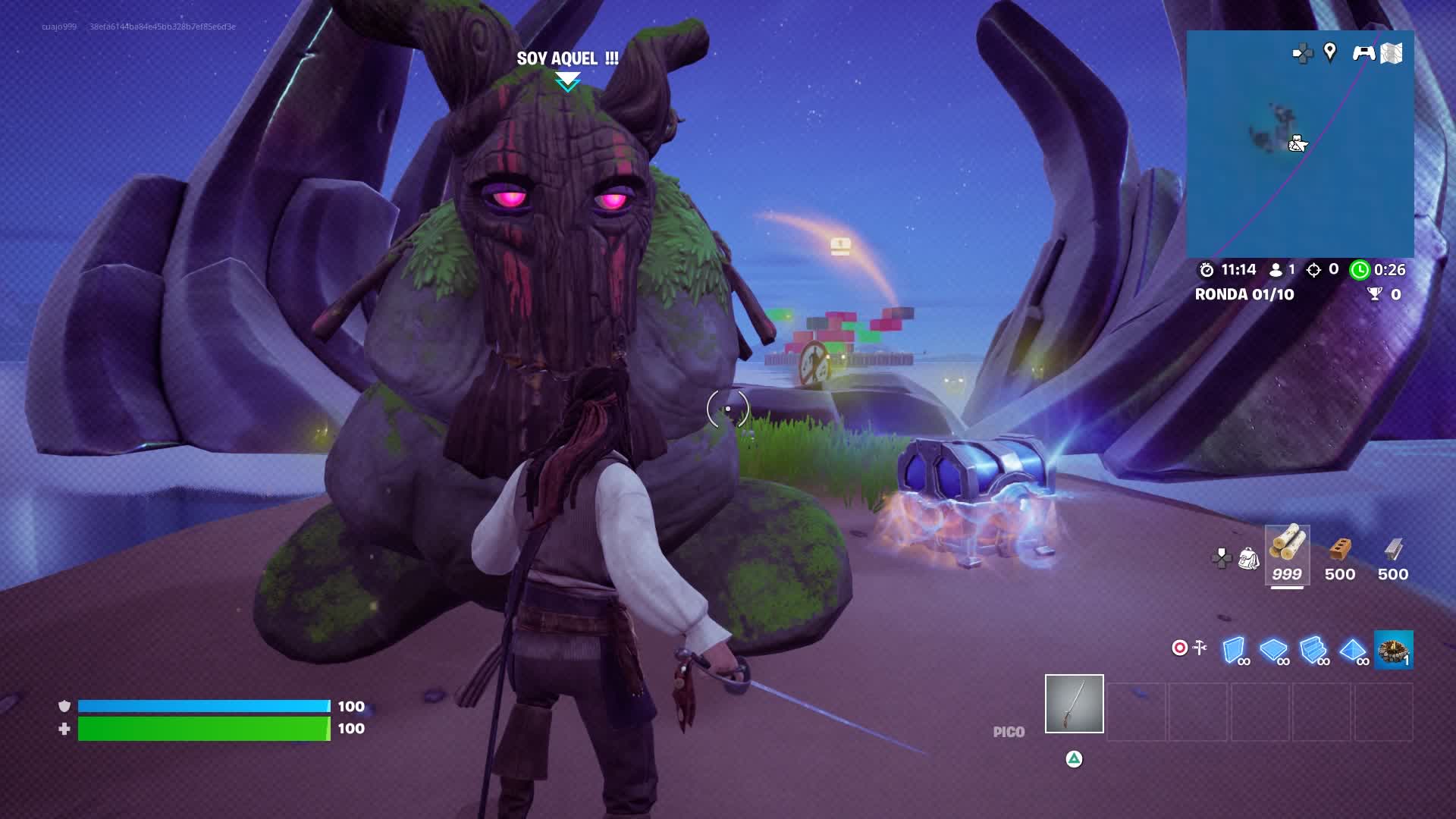Choose the stairs building piece
Image resolution: width=1456 pixels, height=819 pixels.
tap(1313, 650)
